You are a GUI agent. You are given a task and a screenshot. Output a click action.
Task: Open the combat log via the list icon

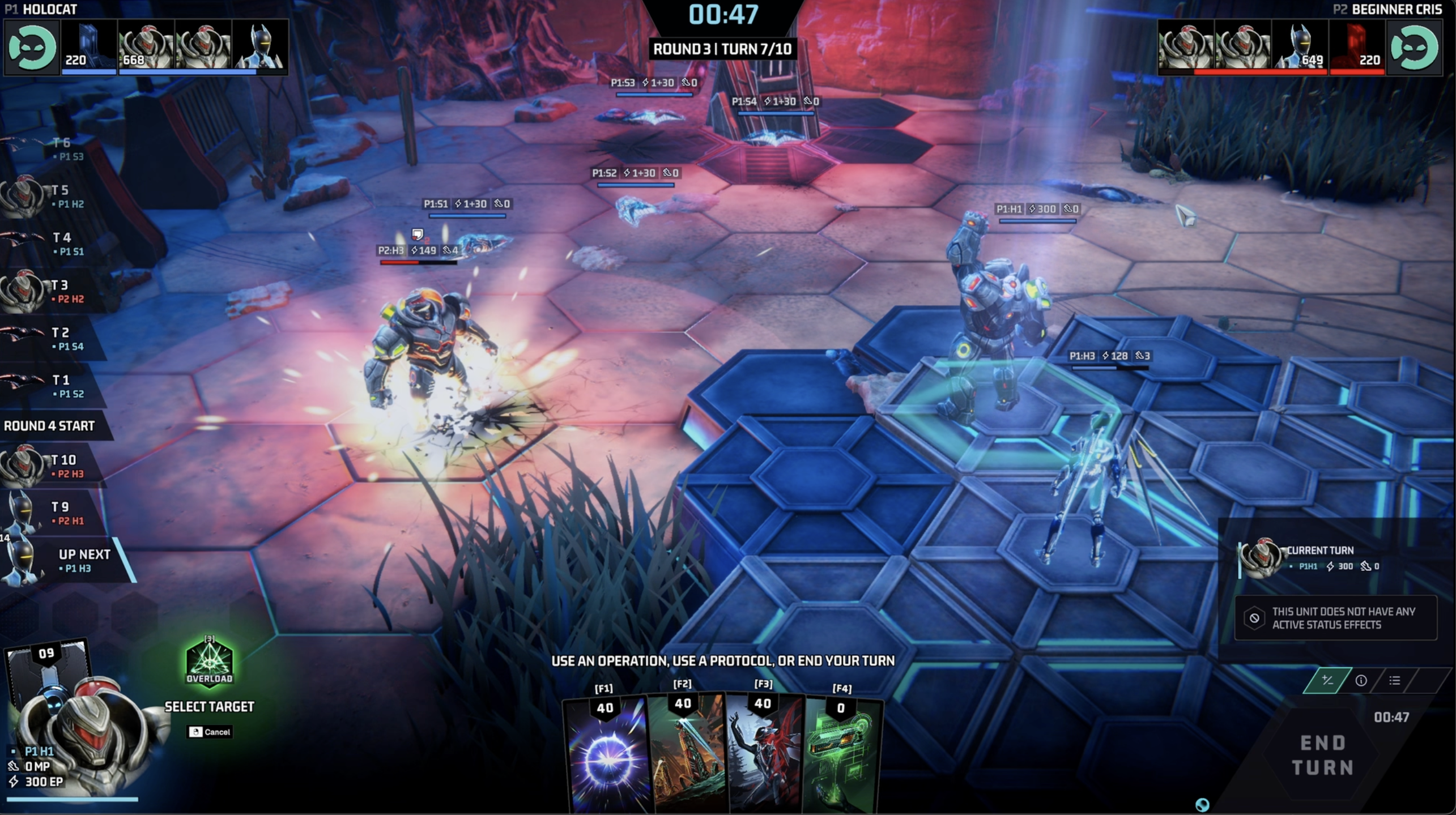pyautogui.click(x=1396, y=681)
